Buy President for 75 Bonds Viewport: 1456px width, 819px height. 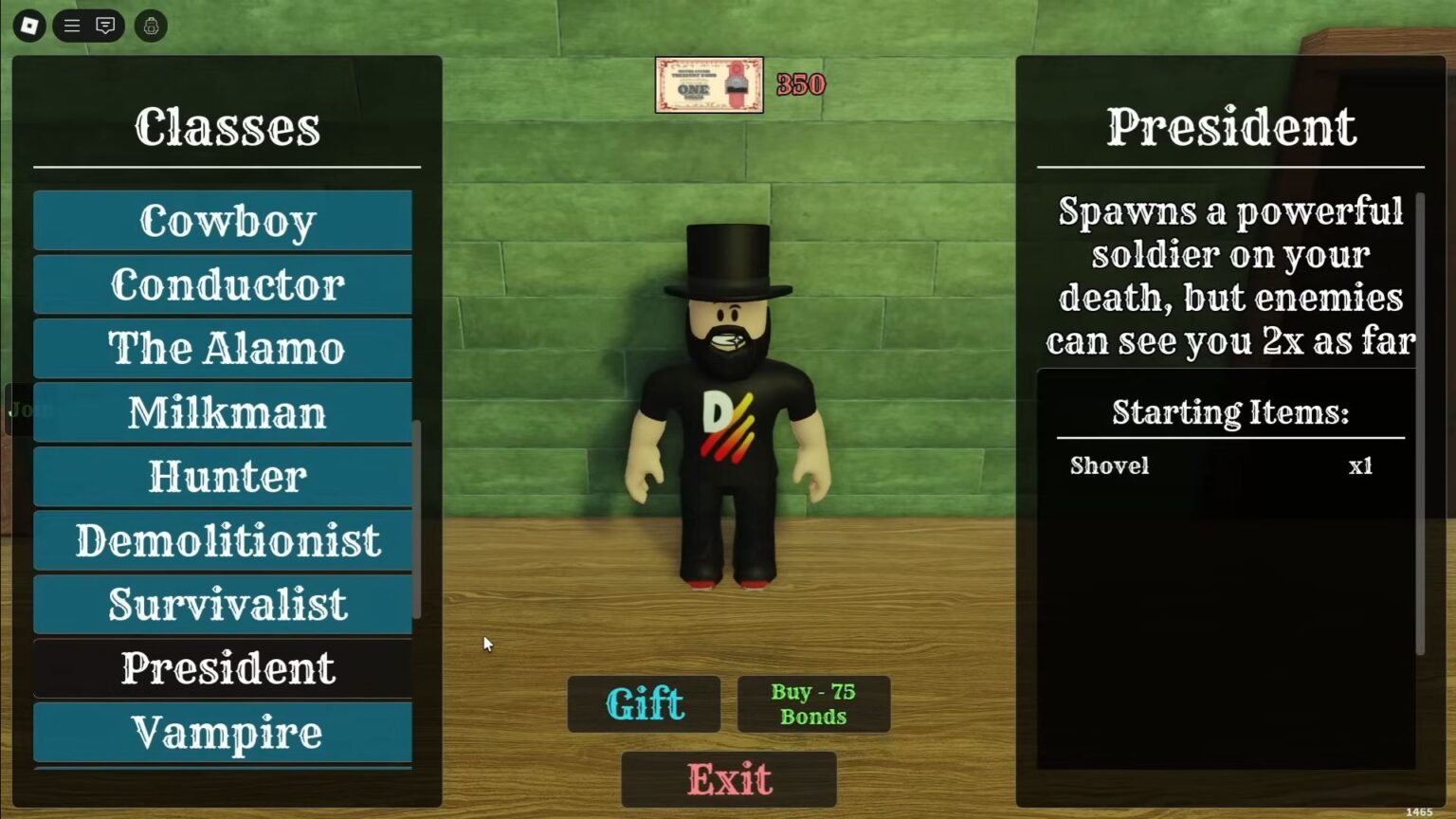(813, 703)
